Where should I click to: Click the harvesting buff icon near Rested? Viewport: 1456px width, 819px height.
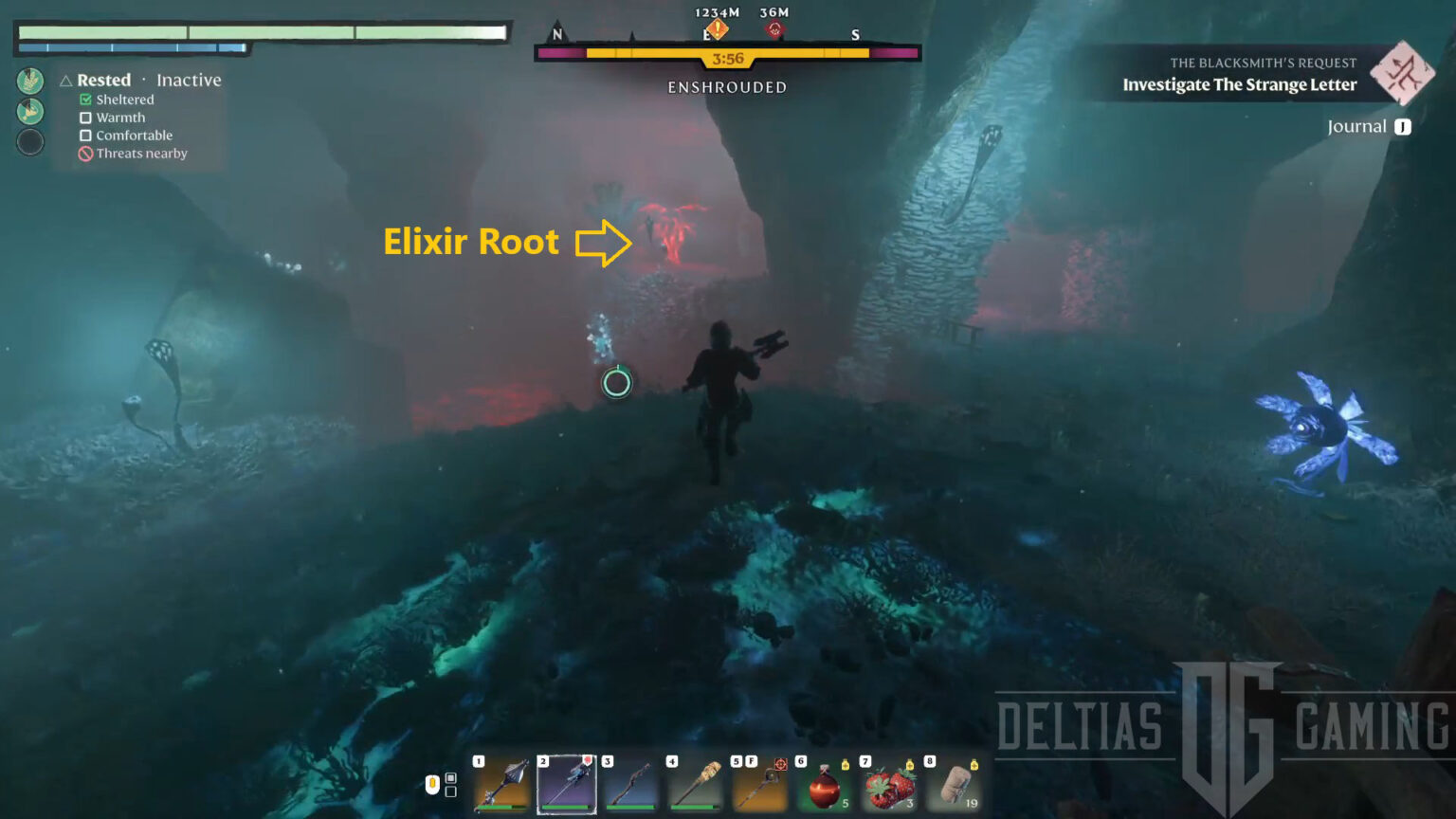(29, 82)
